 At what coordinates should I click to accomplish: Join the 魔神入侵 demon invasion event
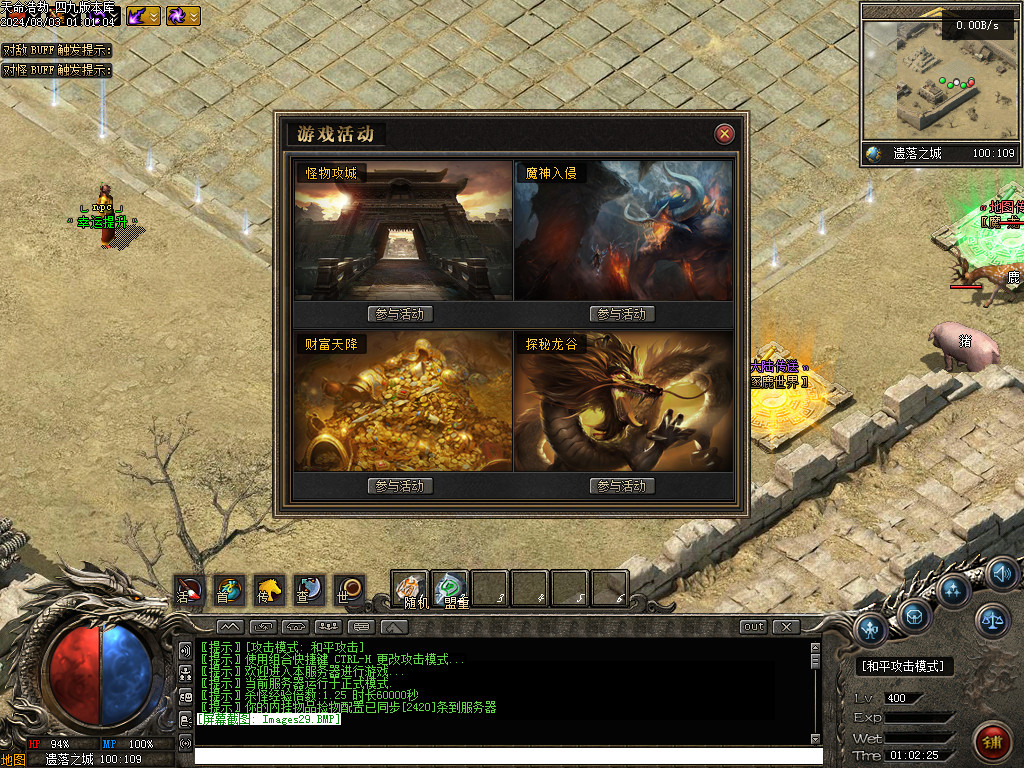[622, 314]
